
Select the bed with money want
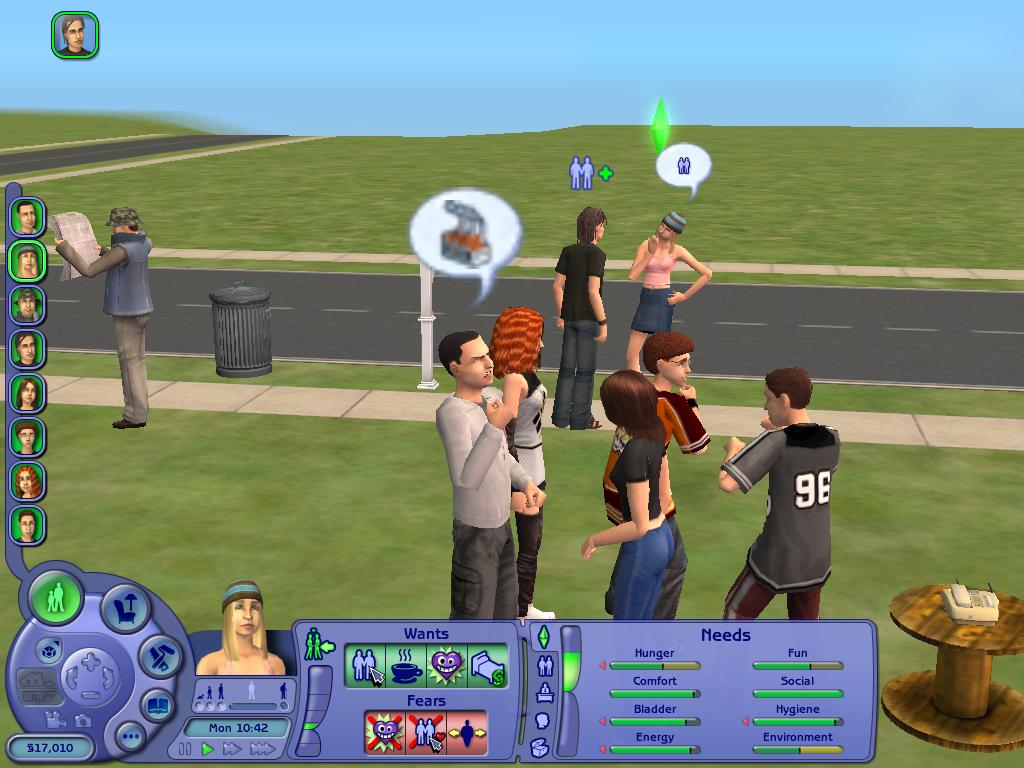[488, 667]
